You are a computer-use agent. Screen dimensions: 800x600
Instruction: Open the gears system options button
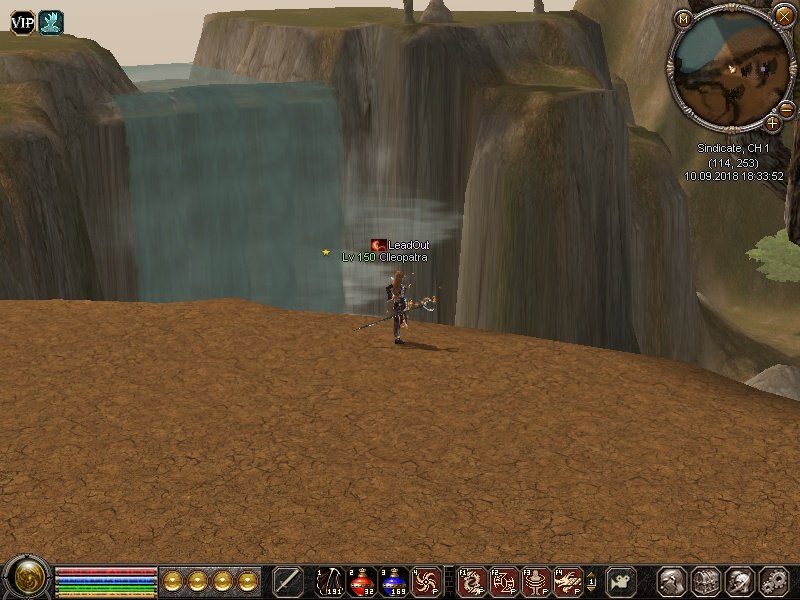pos(773,581)
